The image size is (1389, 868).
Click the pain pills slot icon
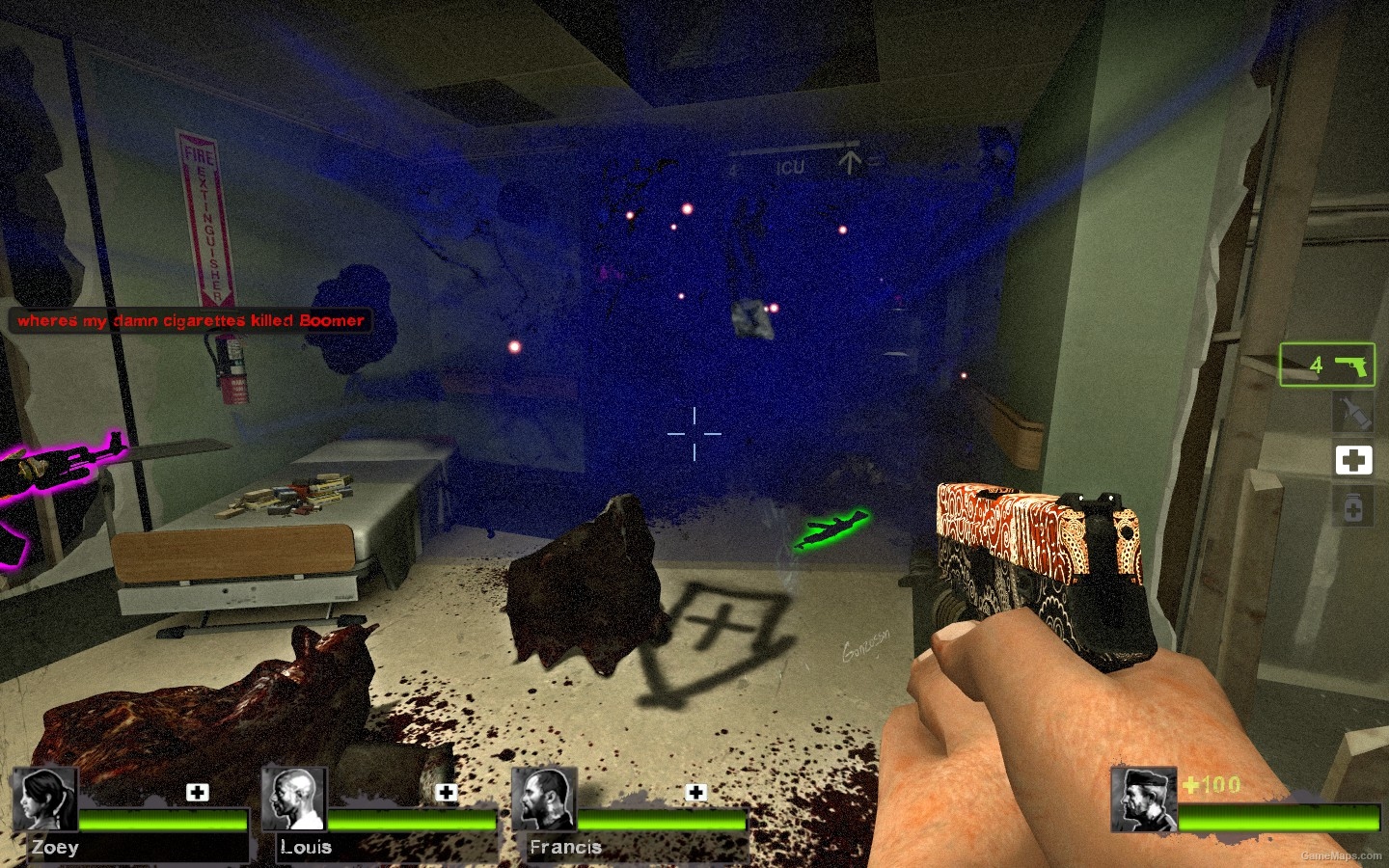[x=1354, y=507]
